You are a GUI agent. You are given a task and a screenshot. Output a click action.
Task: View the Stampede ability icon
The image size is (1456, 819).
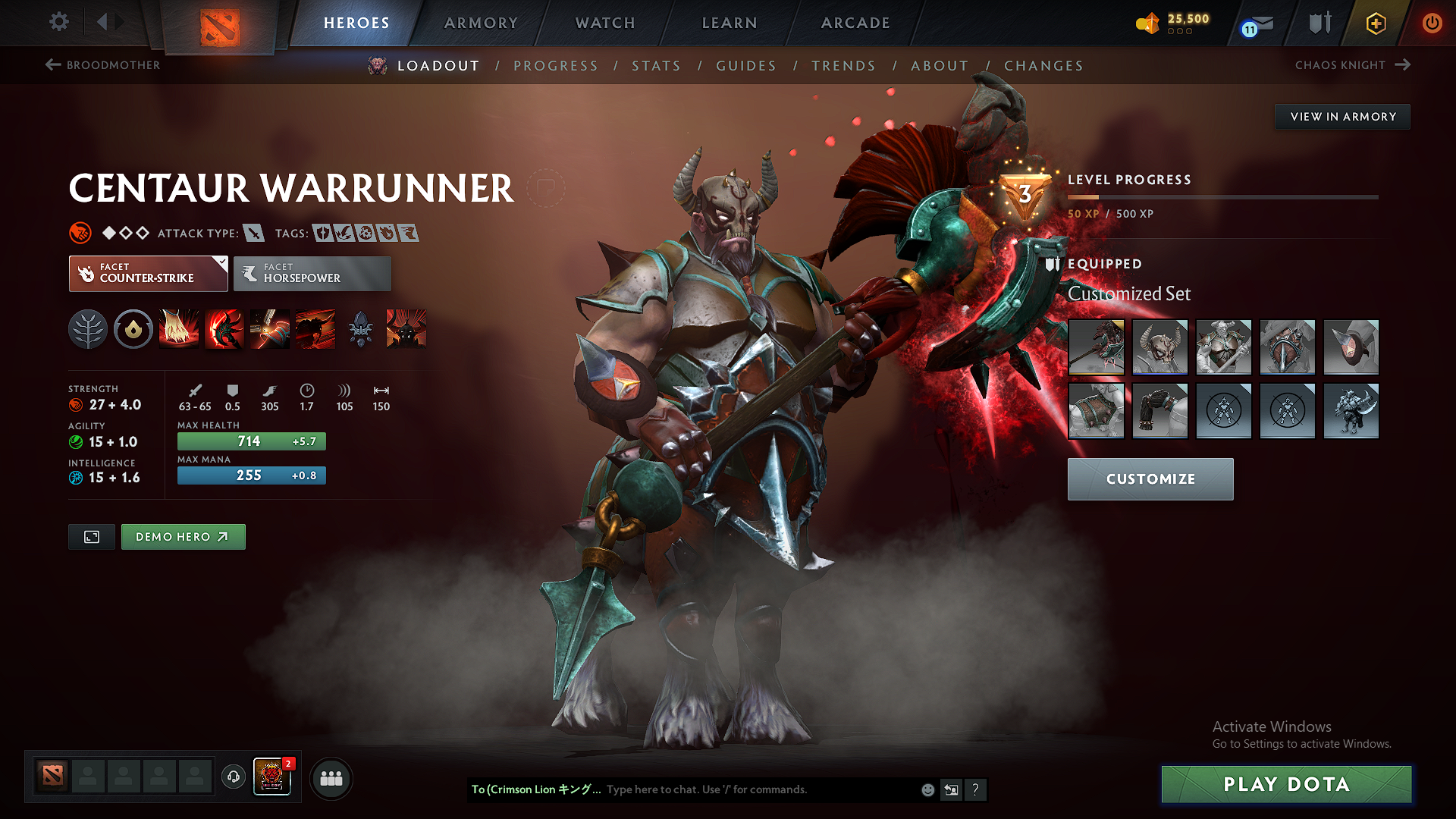coord(315,329)
